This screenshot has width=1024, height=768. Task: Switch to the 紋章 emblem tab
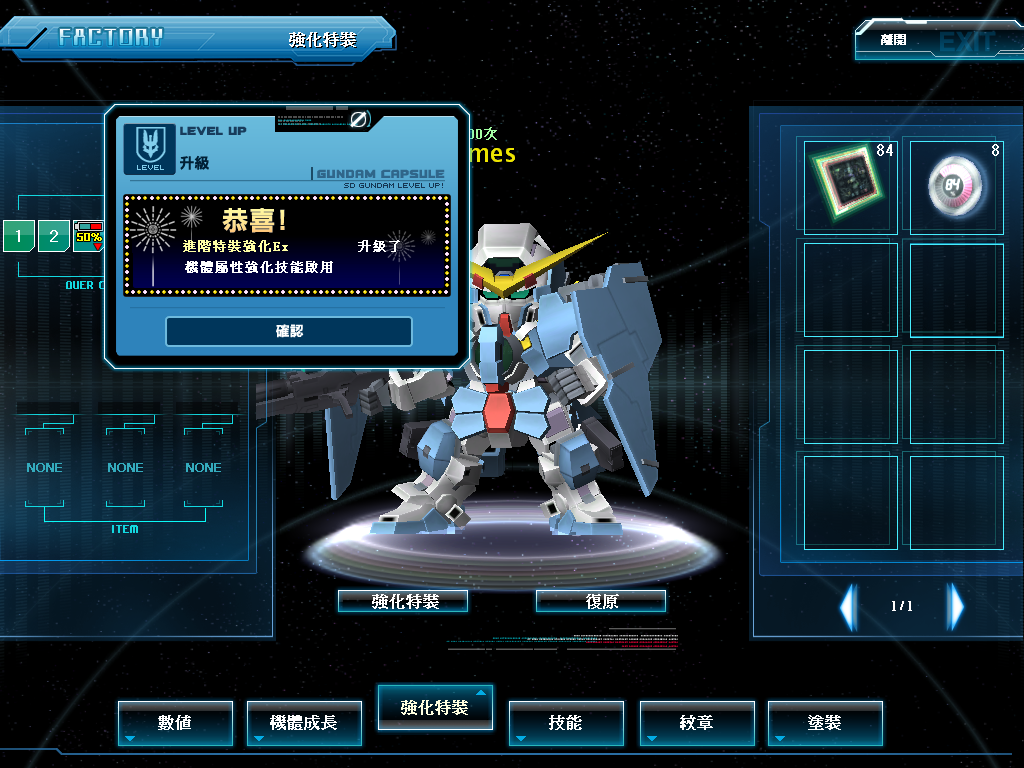point(696,722)
